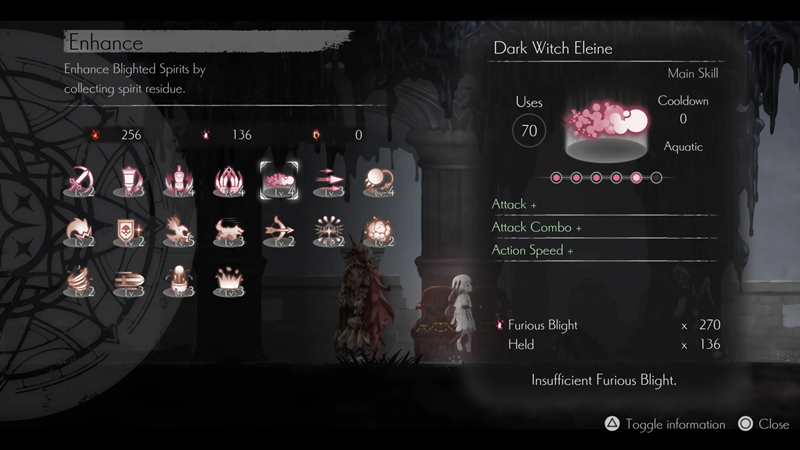Screen dimensions: 800x450
Task: Select the winged bird spirit icon
Action: (x=179, y=232)
